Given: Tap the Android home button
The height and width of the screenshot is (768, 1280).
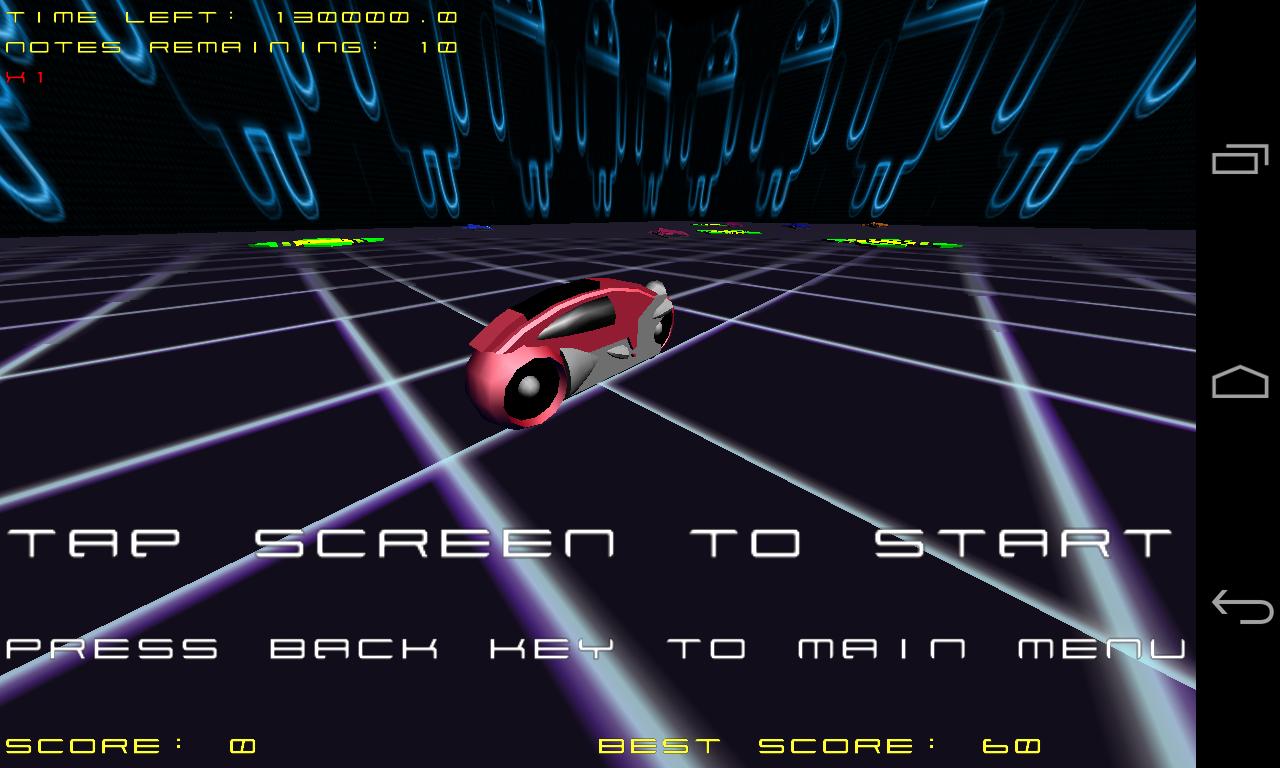Looking at the screenshot, I should 1240,380.
